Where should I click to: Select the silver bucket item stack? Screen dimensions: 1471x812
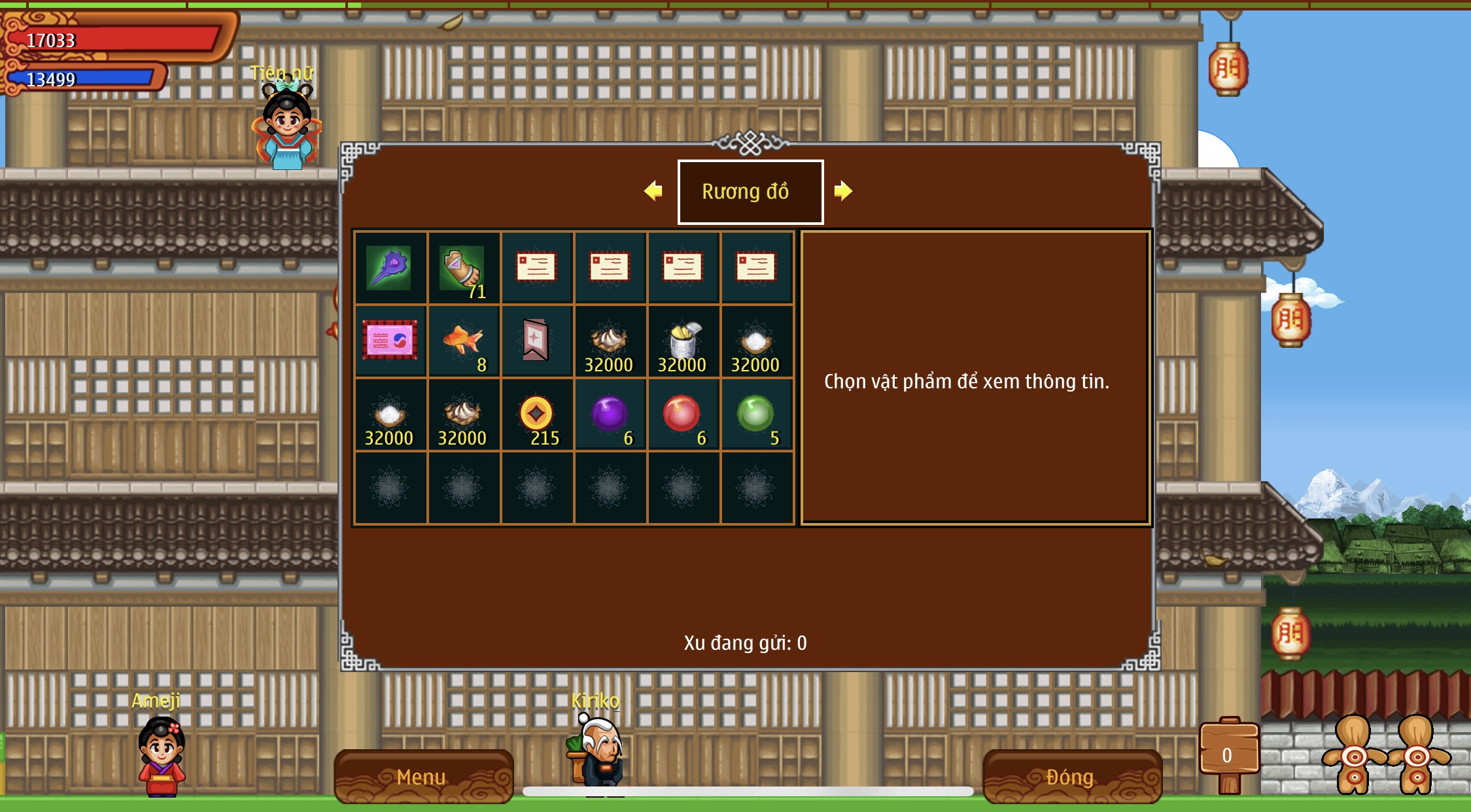pyautogui.click(x=682, y=341)
